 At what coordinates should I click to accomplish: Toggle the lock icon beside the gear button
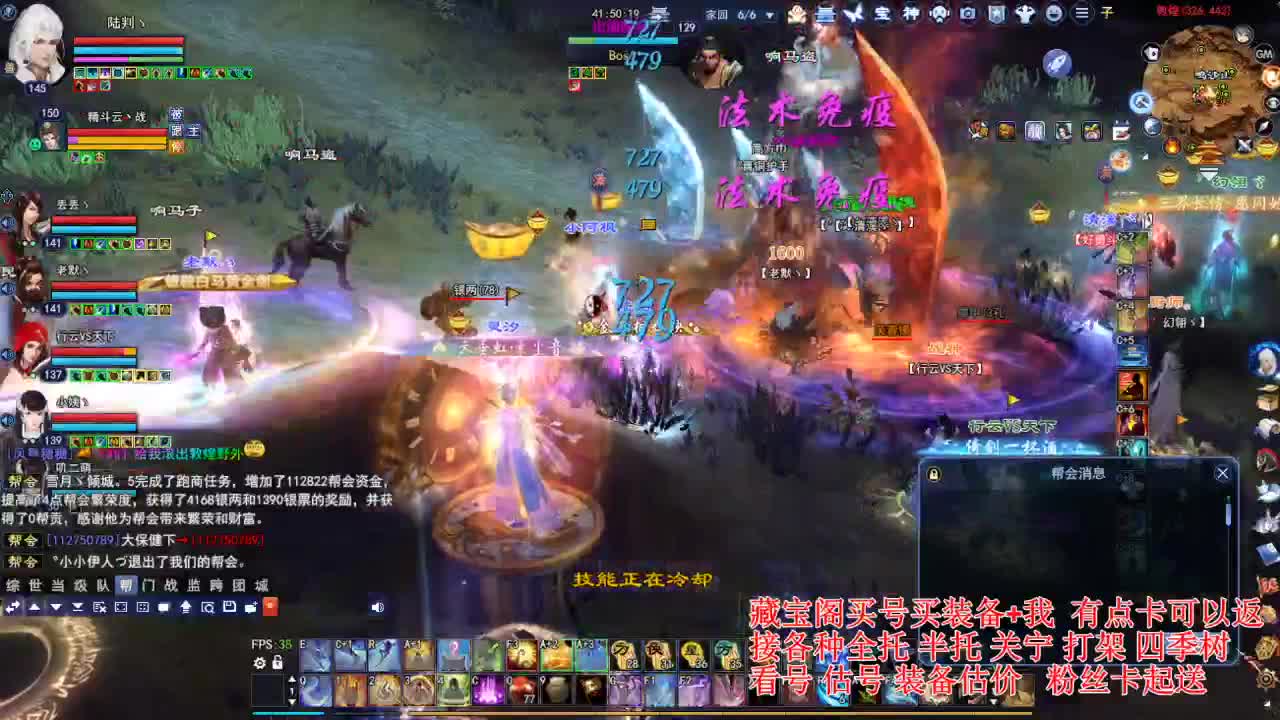[x=276, y=664]
